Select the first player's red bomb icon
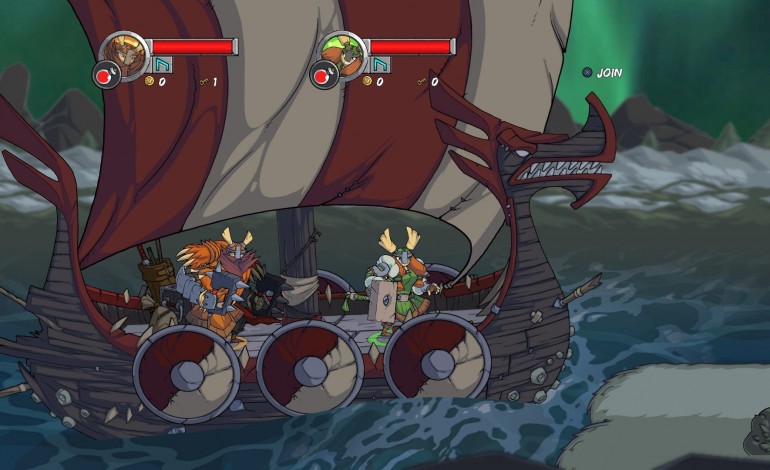The image size is (770, 470). click(105, 75)
